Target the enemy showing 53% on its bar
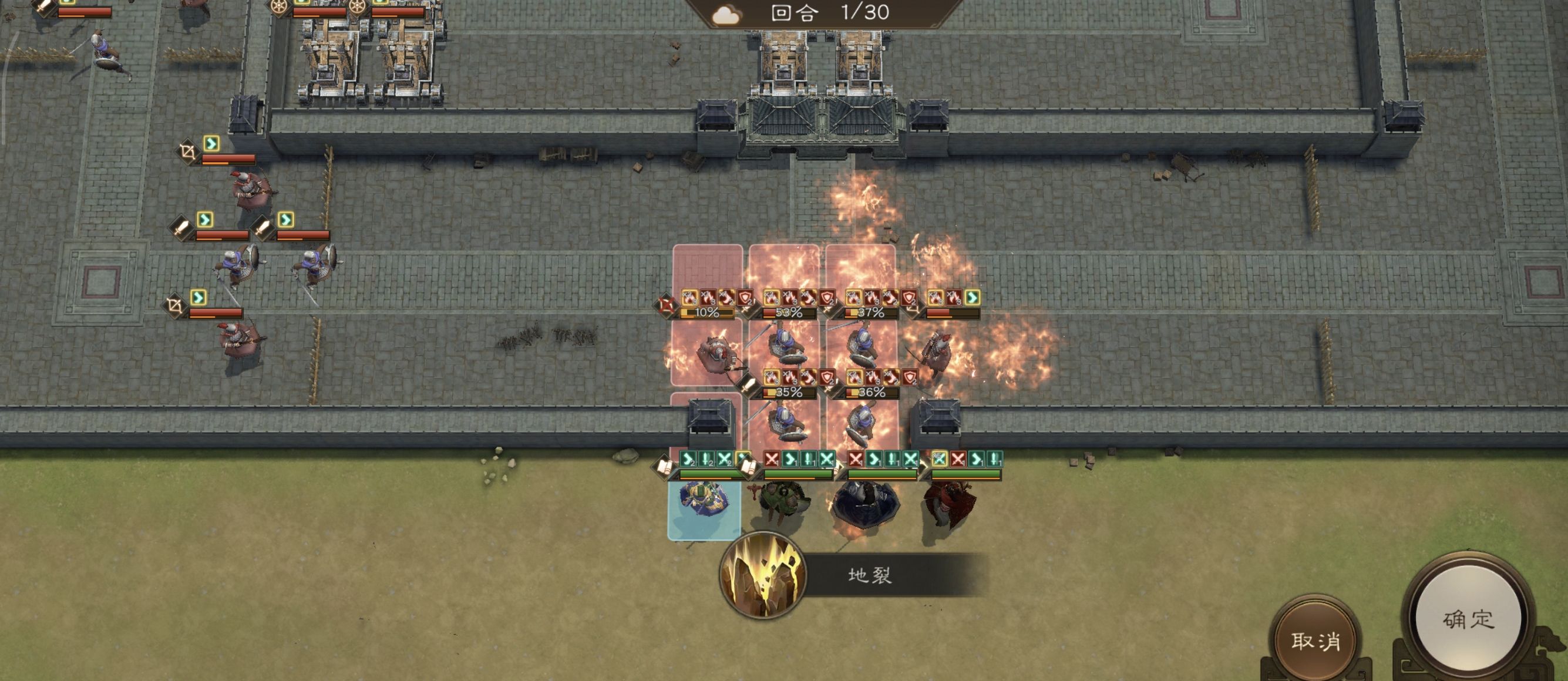The height and width of the screenshot is (681, 1568). 785,349
